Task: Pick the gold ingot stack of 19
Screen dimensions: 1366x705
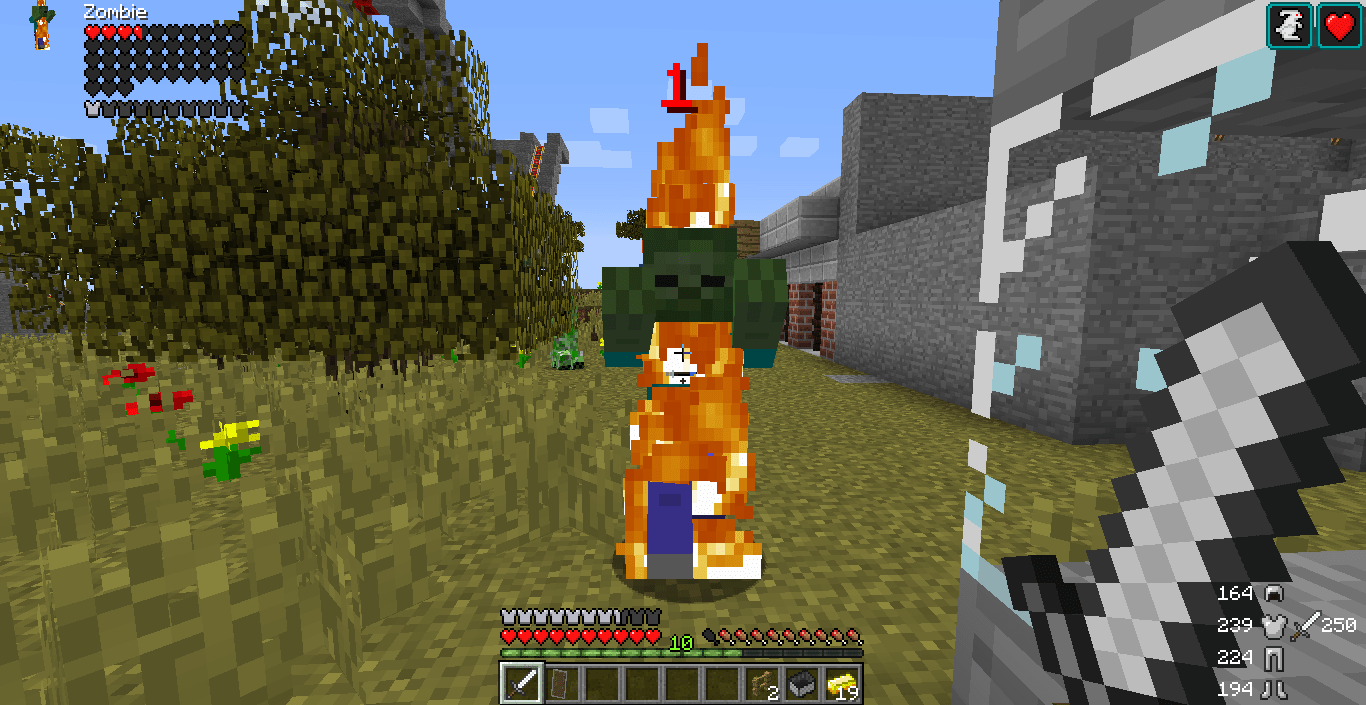Action: (841, 684)
